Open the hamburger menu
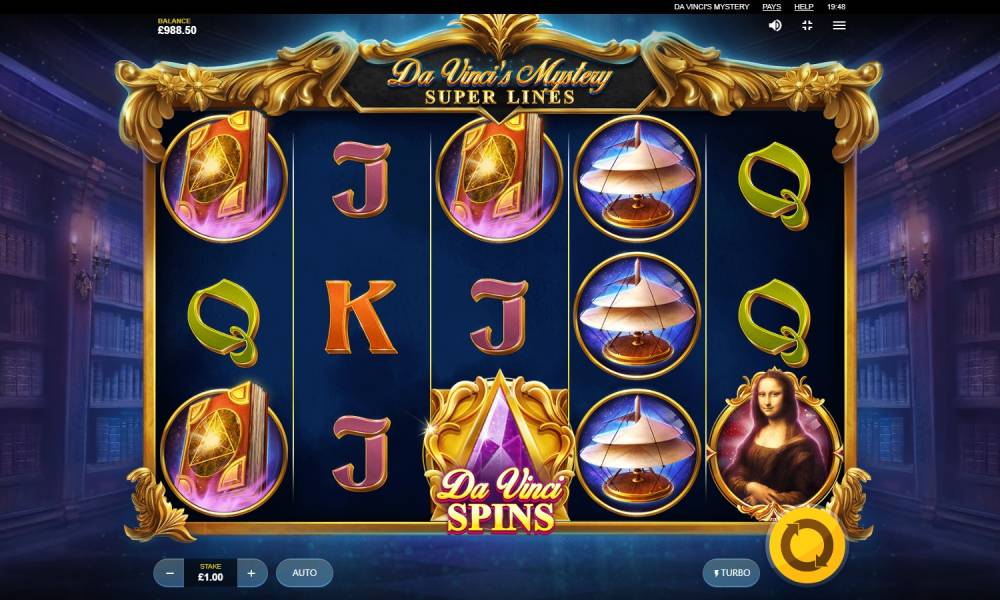 click(839, 25)
